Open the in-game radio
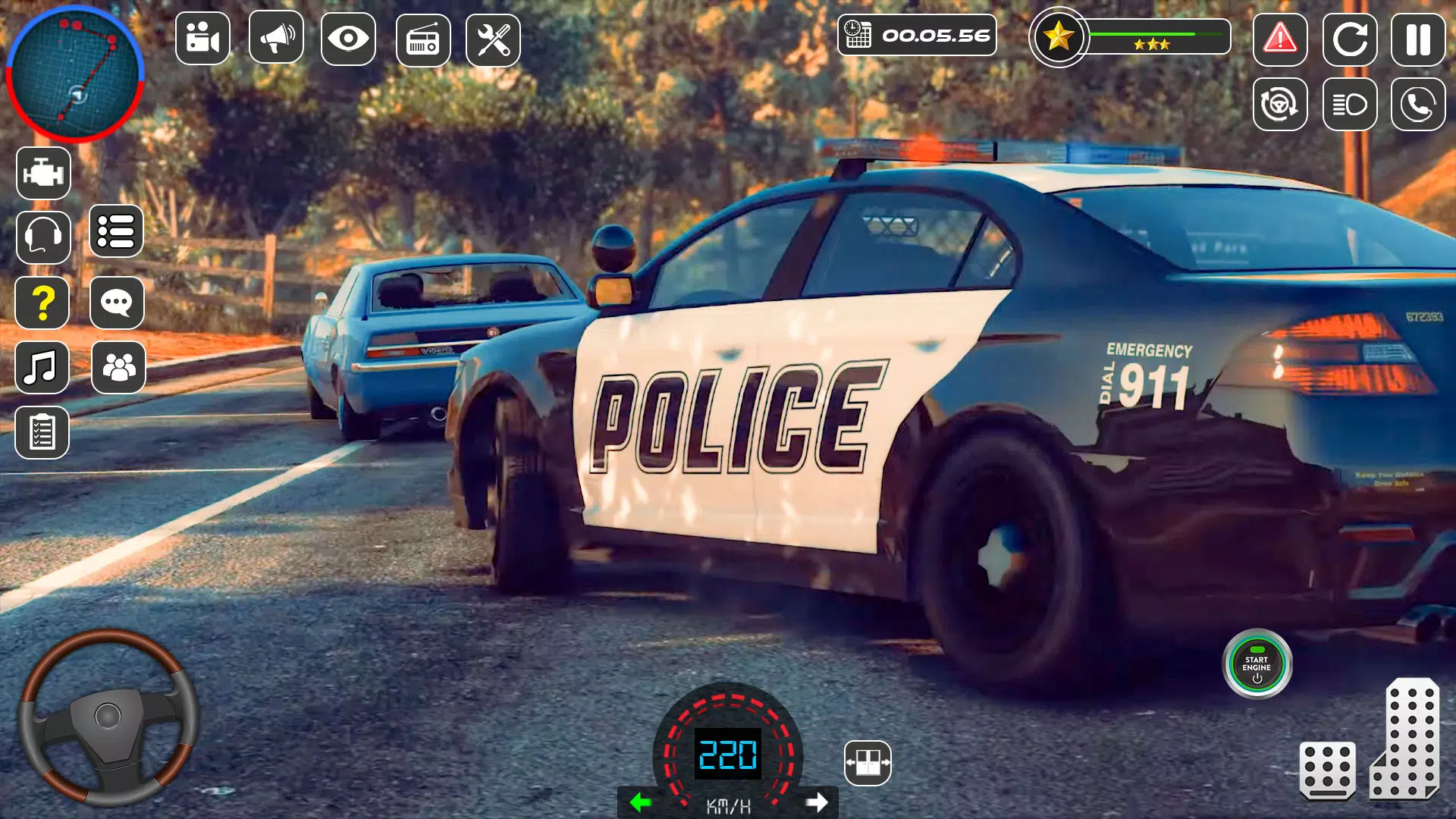The image size is (1456, 819). click(x=422, y=39)
